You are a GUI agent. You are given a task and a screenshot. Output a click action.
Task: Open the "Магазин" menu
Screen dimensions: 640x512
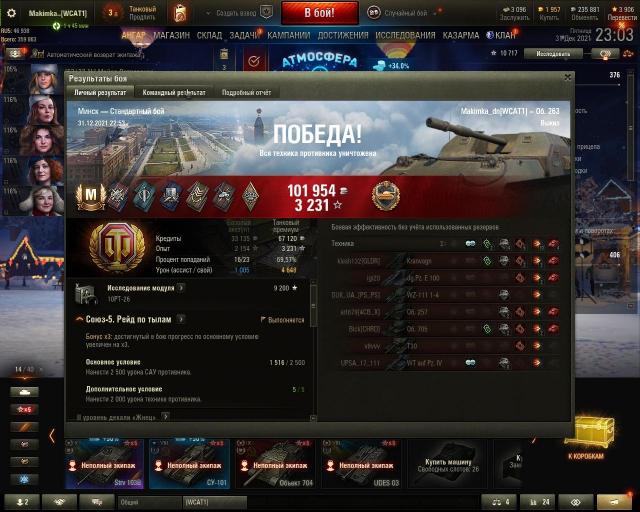pos(171,34)
